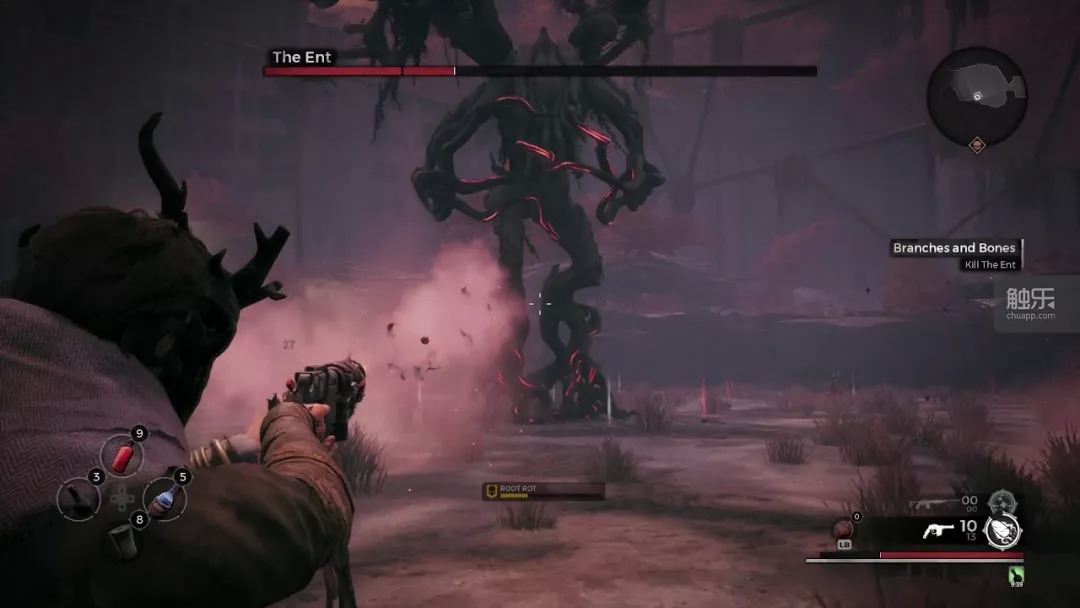Click the green buff status icon
The width and height of the screenshot is (1080, 608).
tap(1017, 575)
